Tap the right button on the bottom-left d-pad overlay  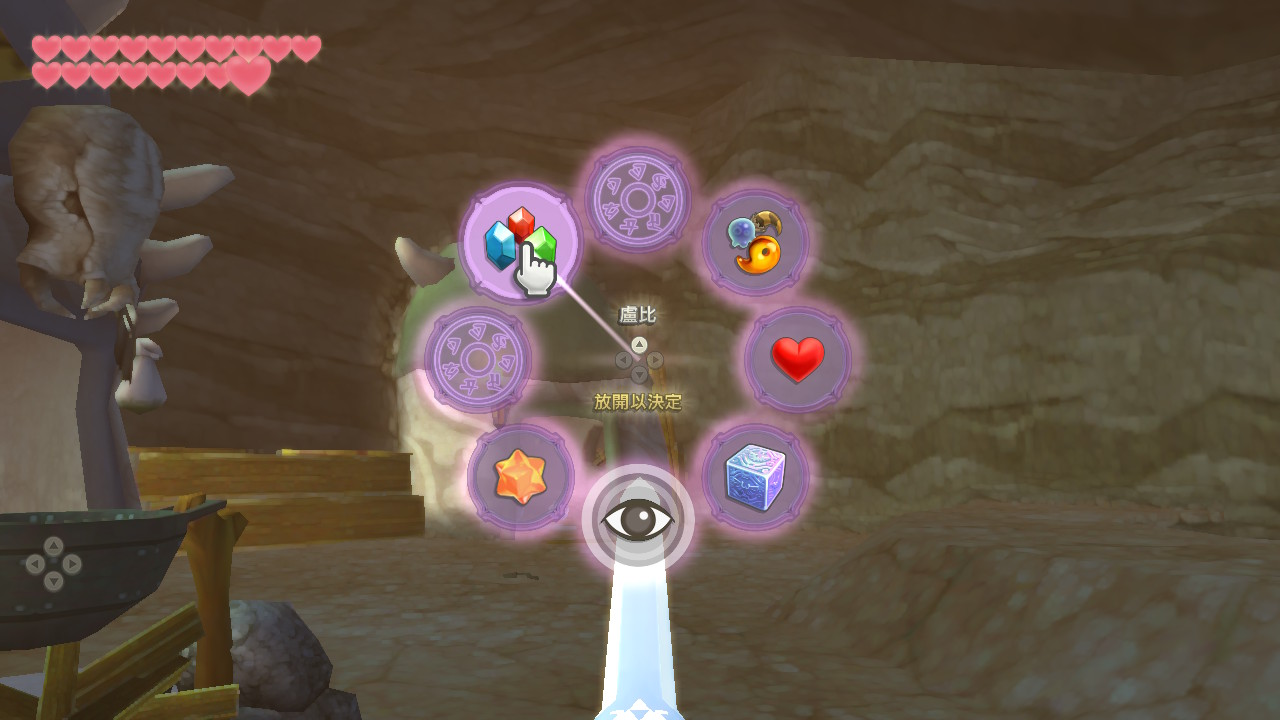pyautogui.click(x=71, y=564)
